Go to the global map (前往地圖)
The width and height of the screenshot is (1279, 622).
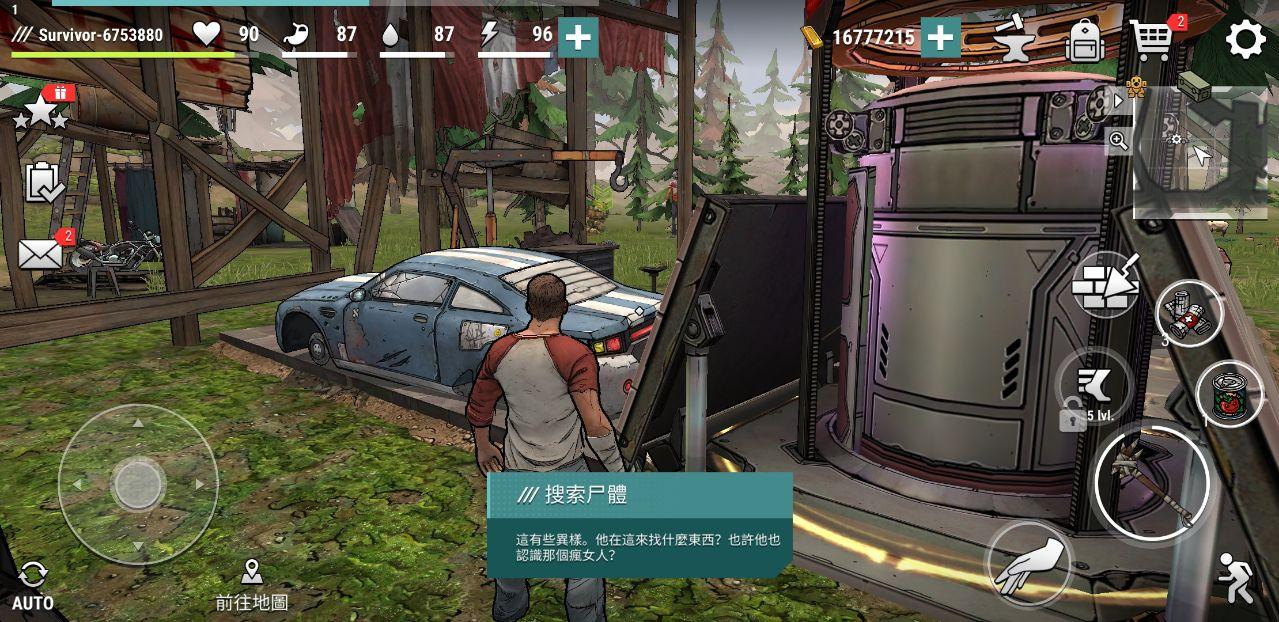(251, 585)
